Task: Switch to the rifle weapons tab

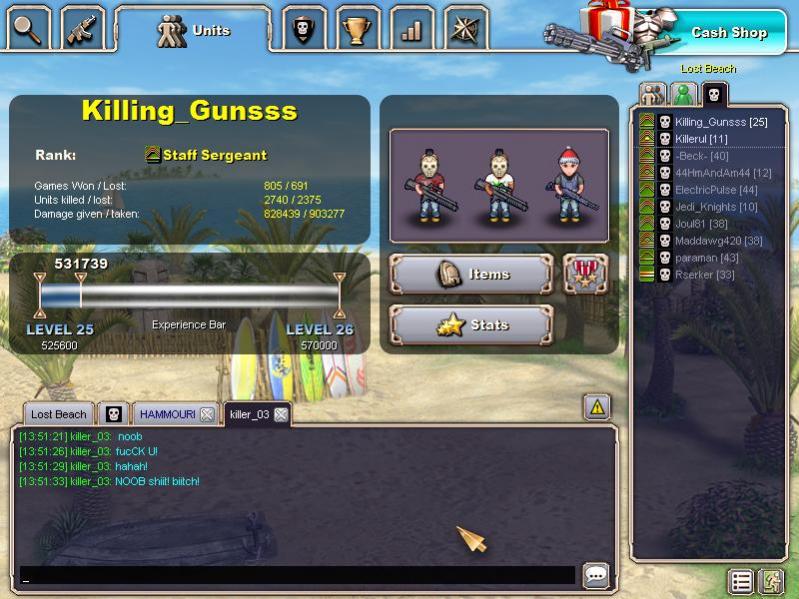Action: pyautogui.click(x=82, y=29)
